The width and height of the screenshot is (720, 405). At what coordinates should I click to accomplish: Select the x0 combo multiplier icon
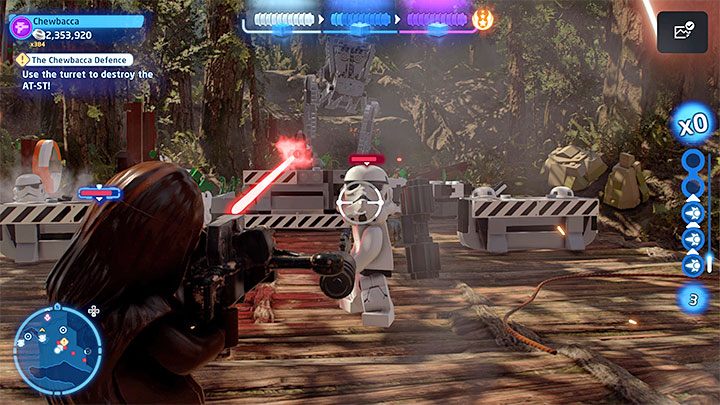(x=693, y=127)
